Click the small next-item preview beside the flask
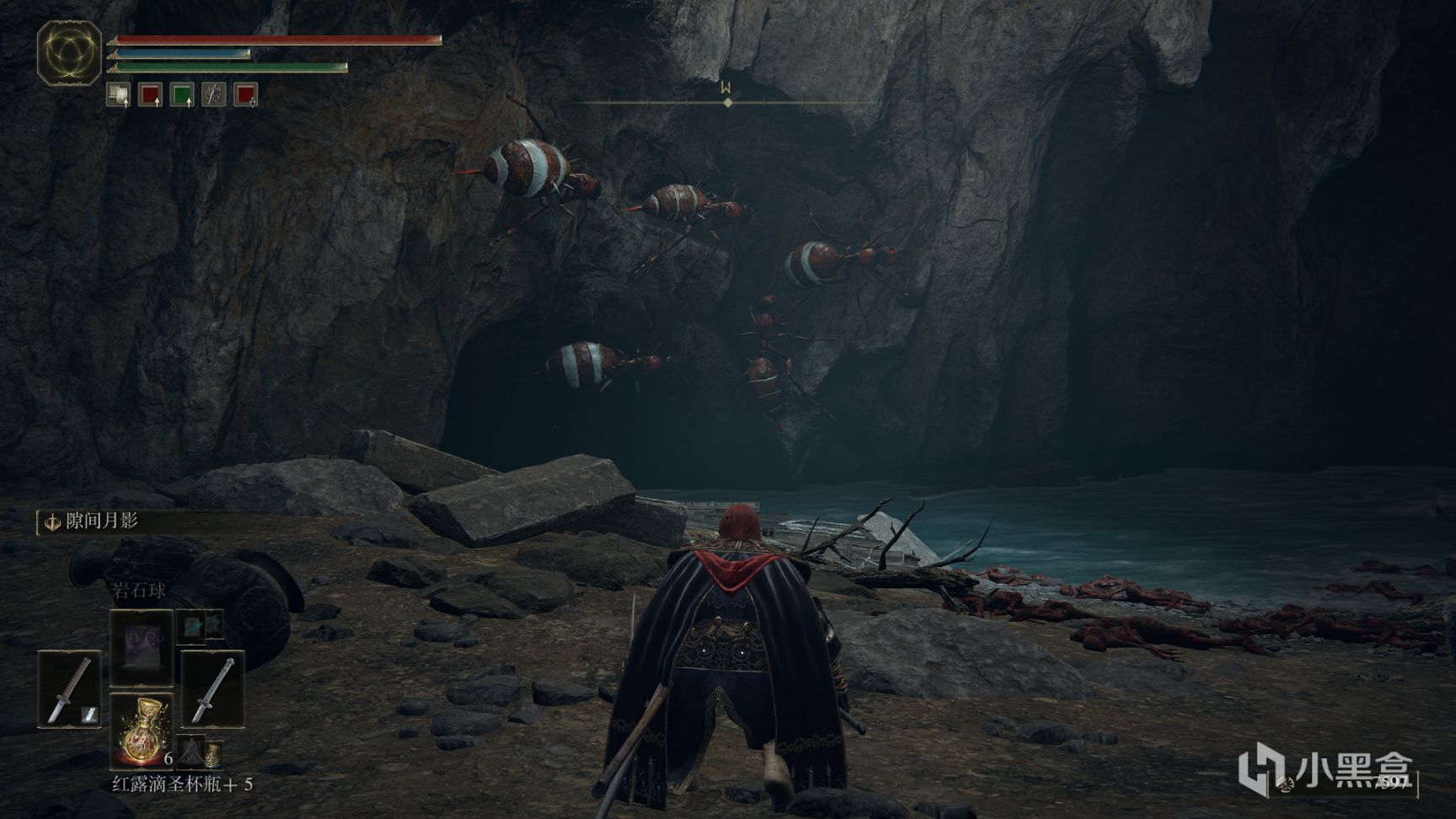 tap(190, 750)
